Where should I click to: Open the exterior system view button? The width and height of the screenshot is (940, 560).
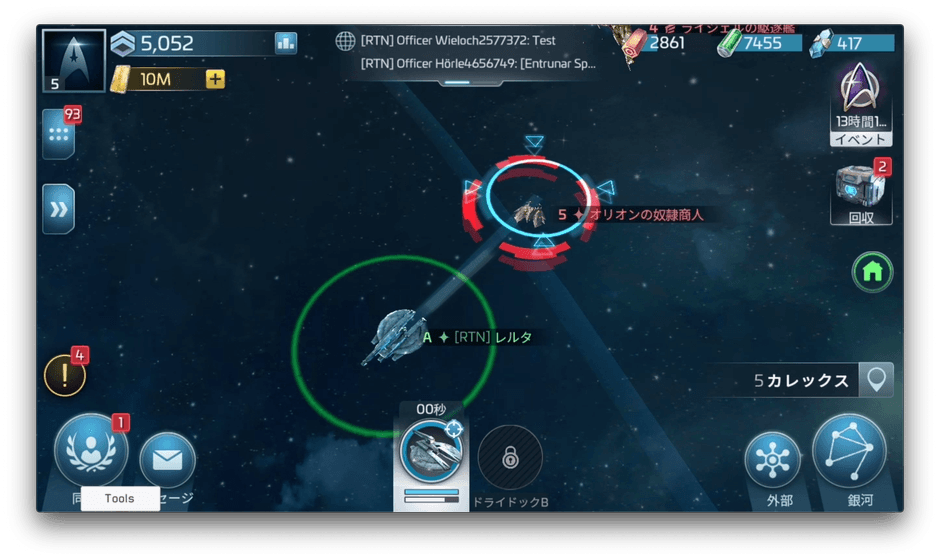point(773,461)
